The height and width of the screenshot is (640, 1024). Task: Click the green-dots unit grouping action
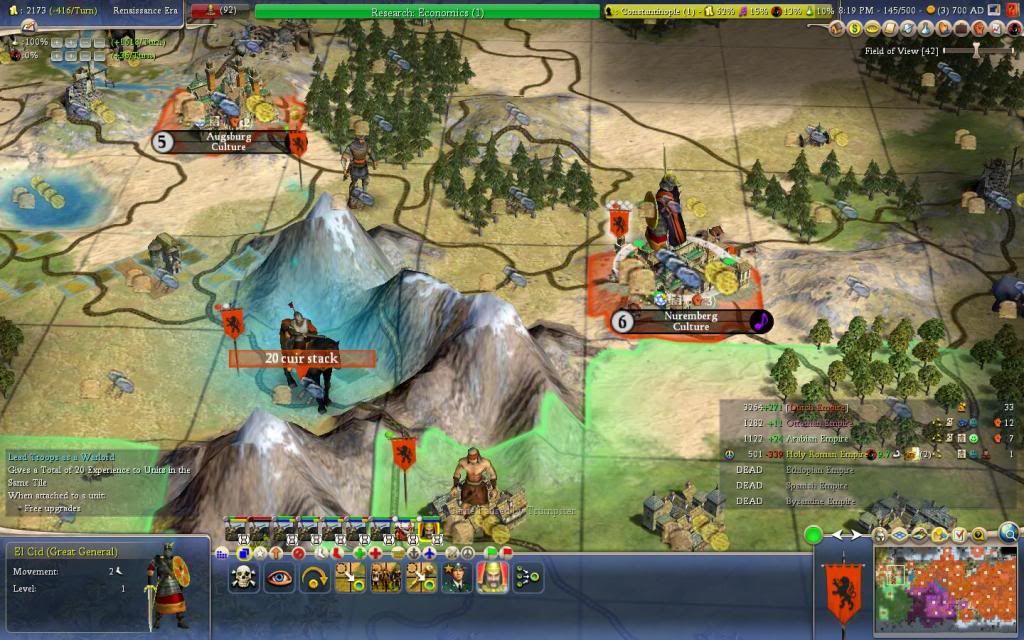tap(526, 577)
